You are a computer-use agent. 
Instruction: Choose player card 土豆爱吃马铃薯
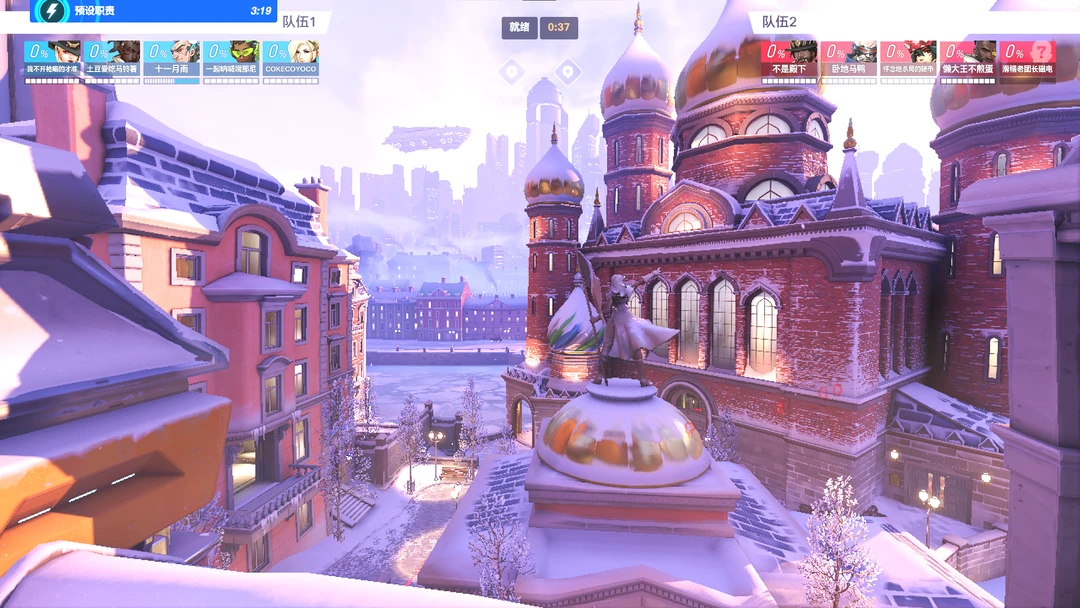(x=111, y=61)
